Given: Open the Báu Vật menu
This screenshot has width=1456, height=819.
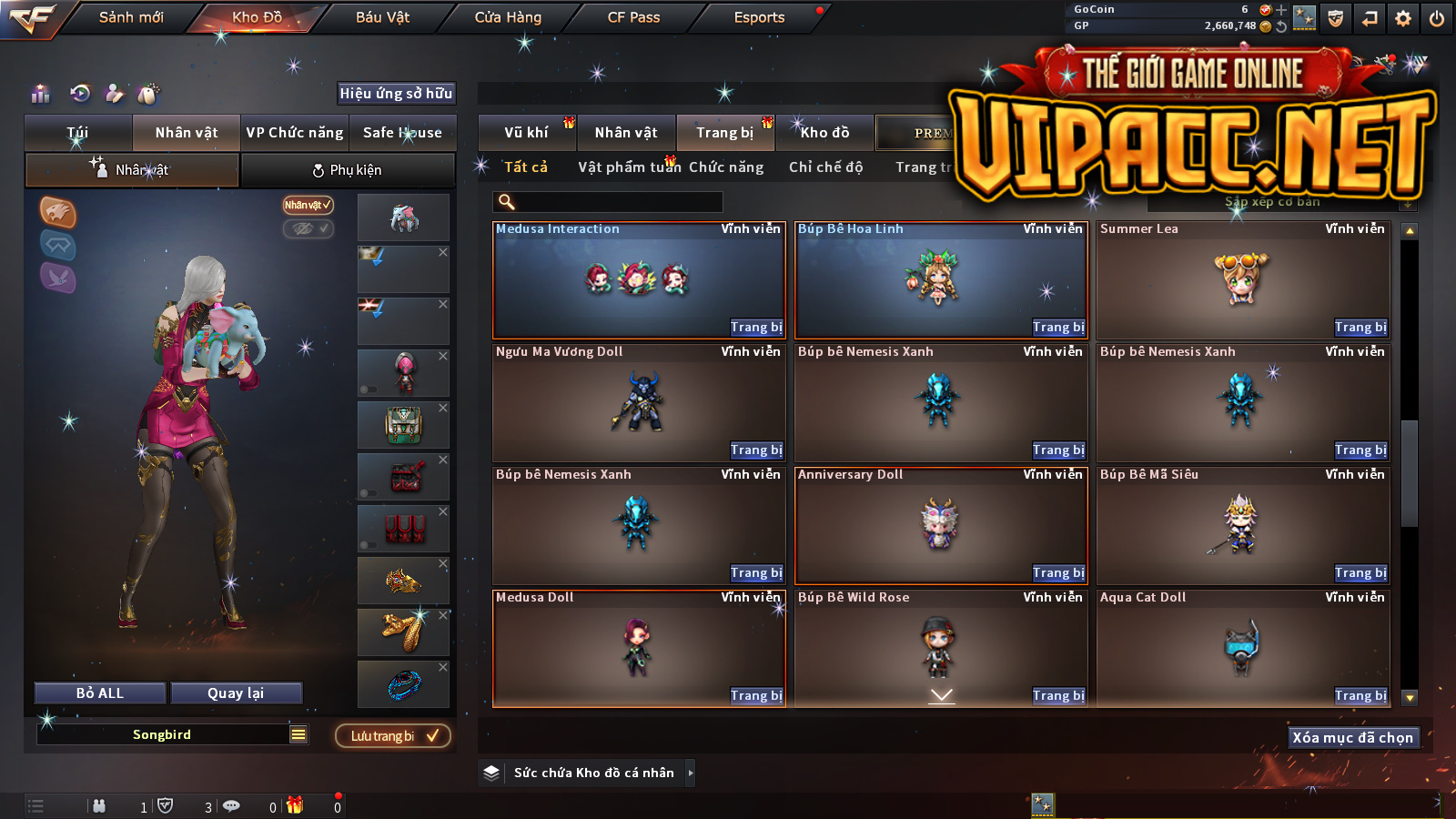Looking at the screenshot, I should pyautogui.click(x=382, y=17).
